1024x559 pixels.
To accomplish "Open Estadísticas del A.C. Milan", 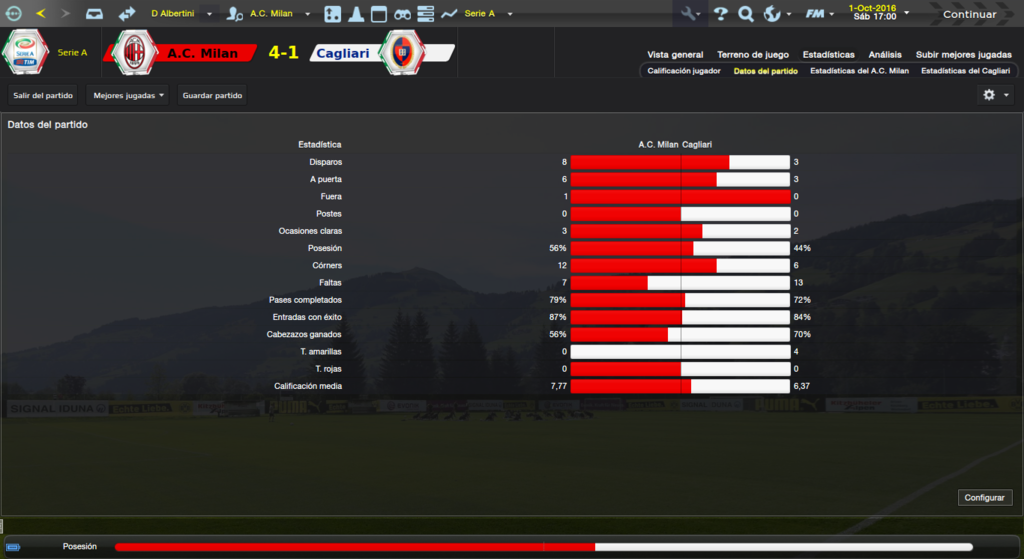I will pyautogui.click(x=859, y=71).
